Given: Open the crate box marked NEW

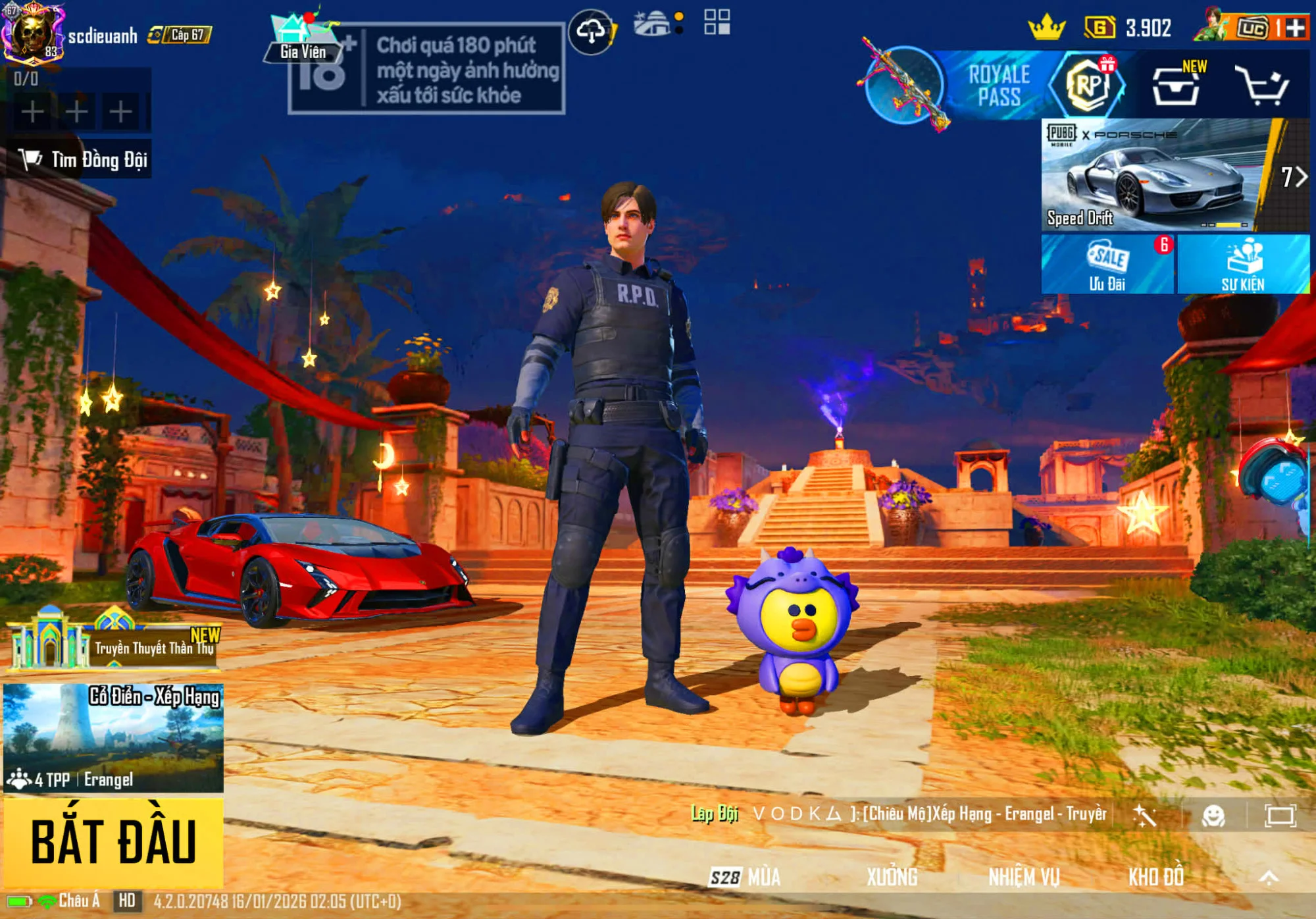Looking at the screenshot, I should click(1176, 86).
